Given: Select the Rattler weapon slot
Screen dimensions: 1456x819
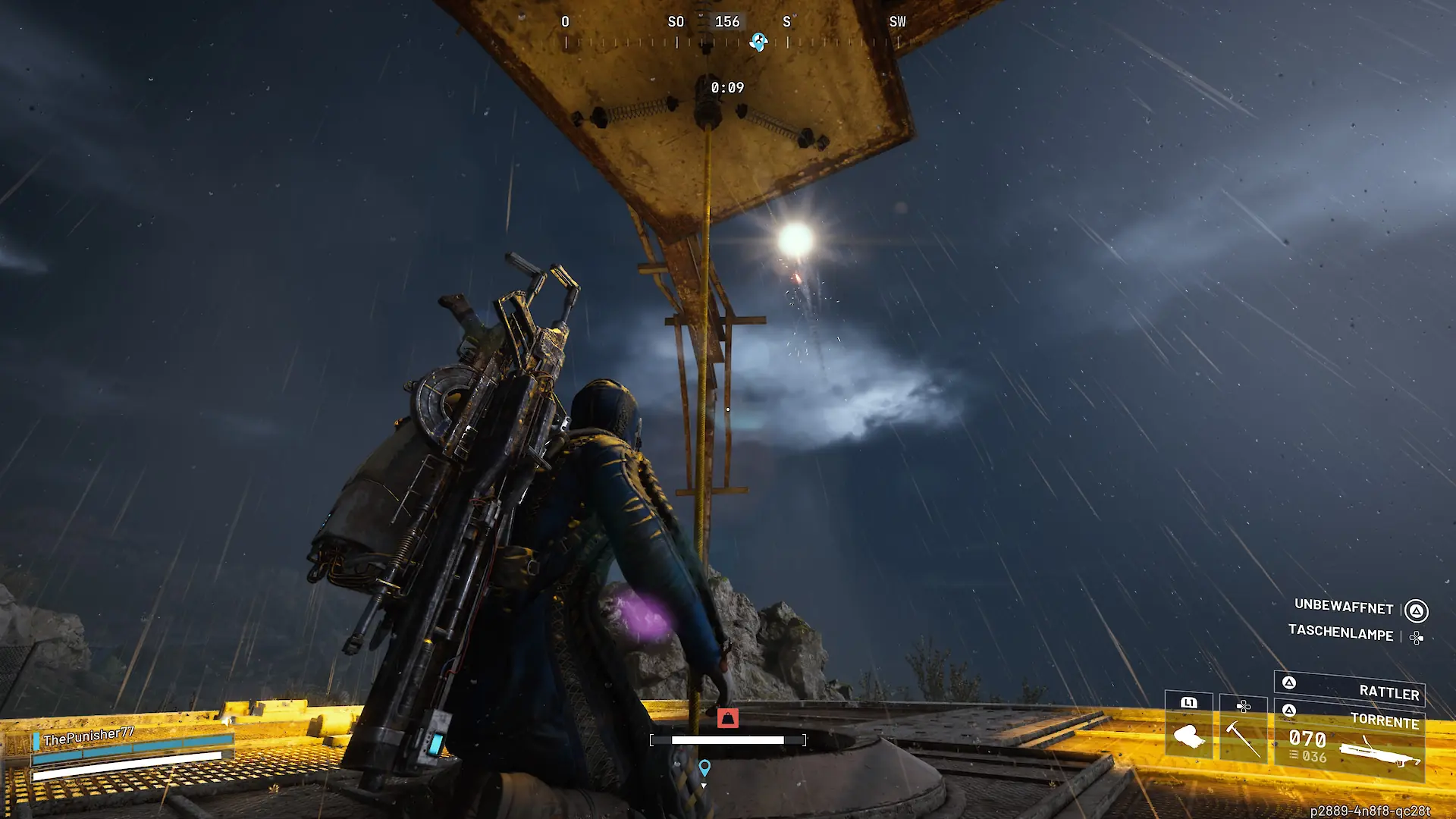Looking at the screenshot, I should (x=1350, y=689).
